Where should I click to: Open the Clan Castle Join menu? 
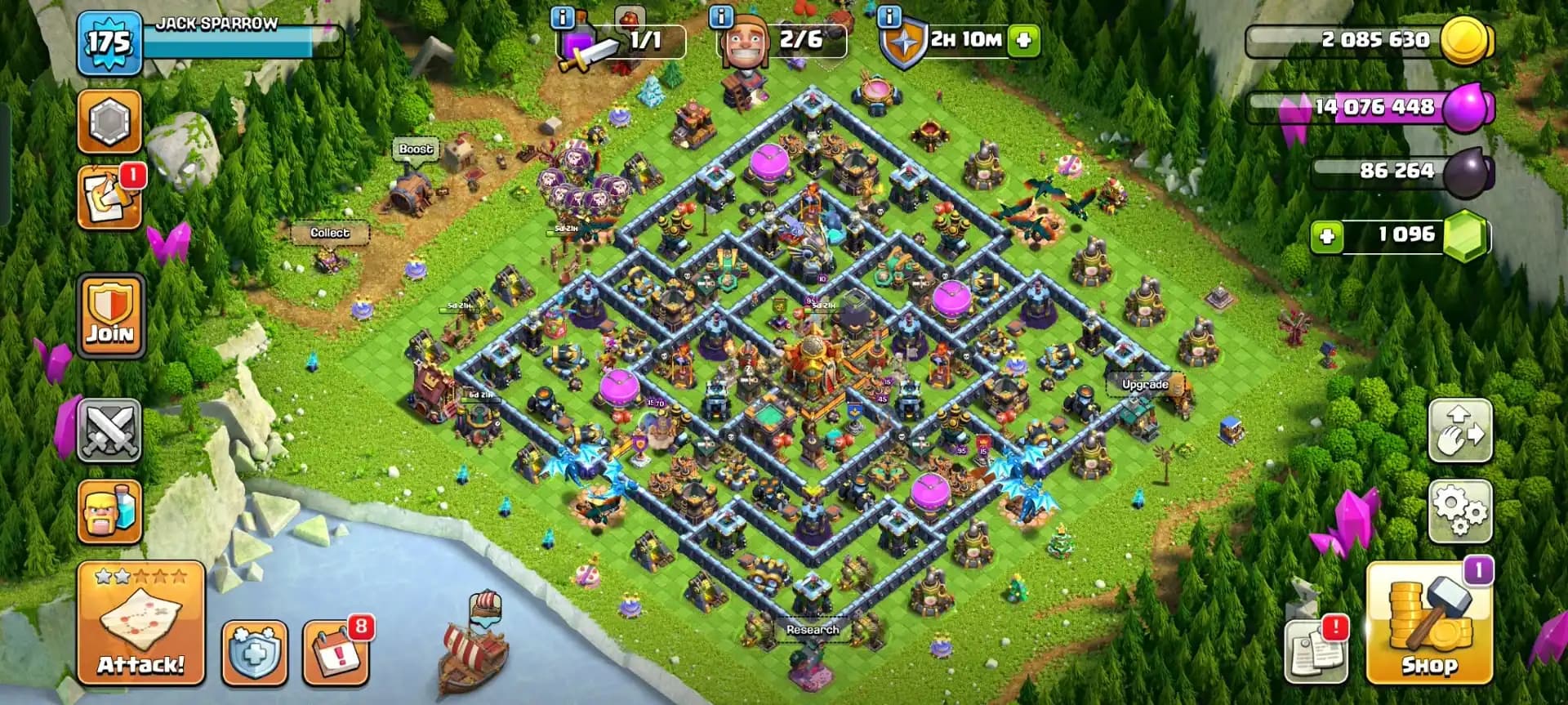point(110,316)
